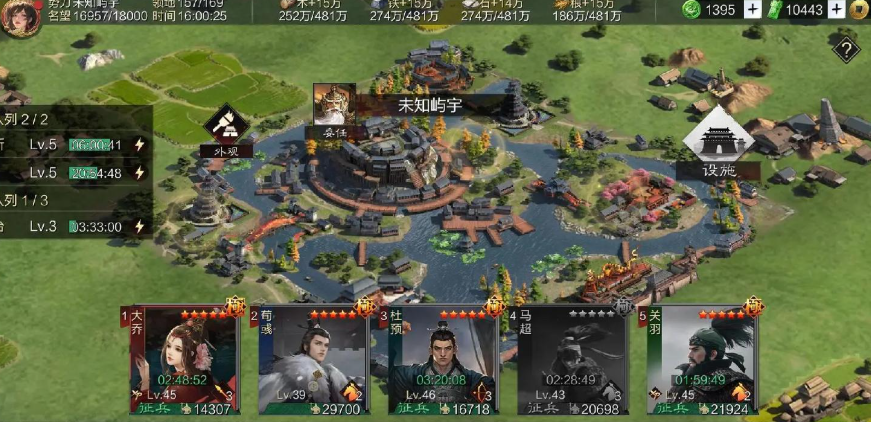Open the player avatar profile
The width and height of the screenshot is (871, 422).
point(20,18)
